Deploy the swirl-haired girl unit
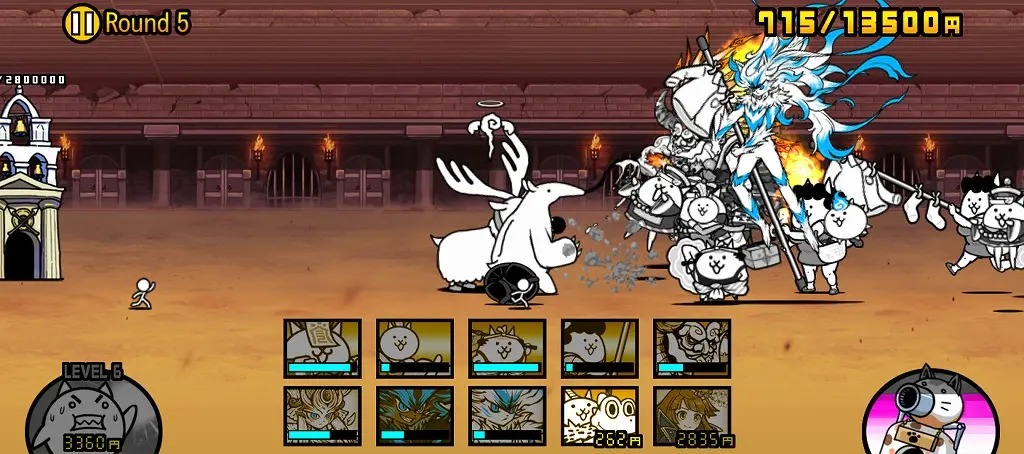Image resolution: width=1024 pixels, height=454 pixels. [x=322, y=415]
